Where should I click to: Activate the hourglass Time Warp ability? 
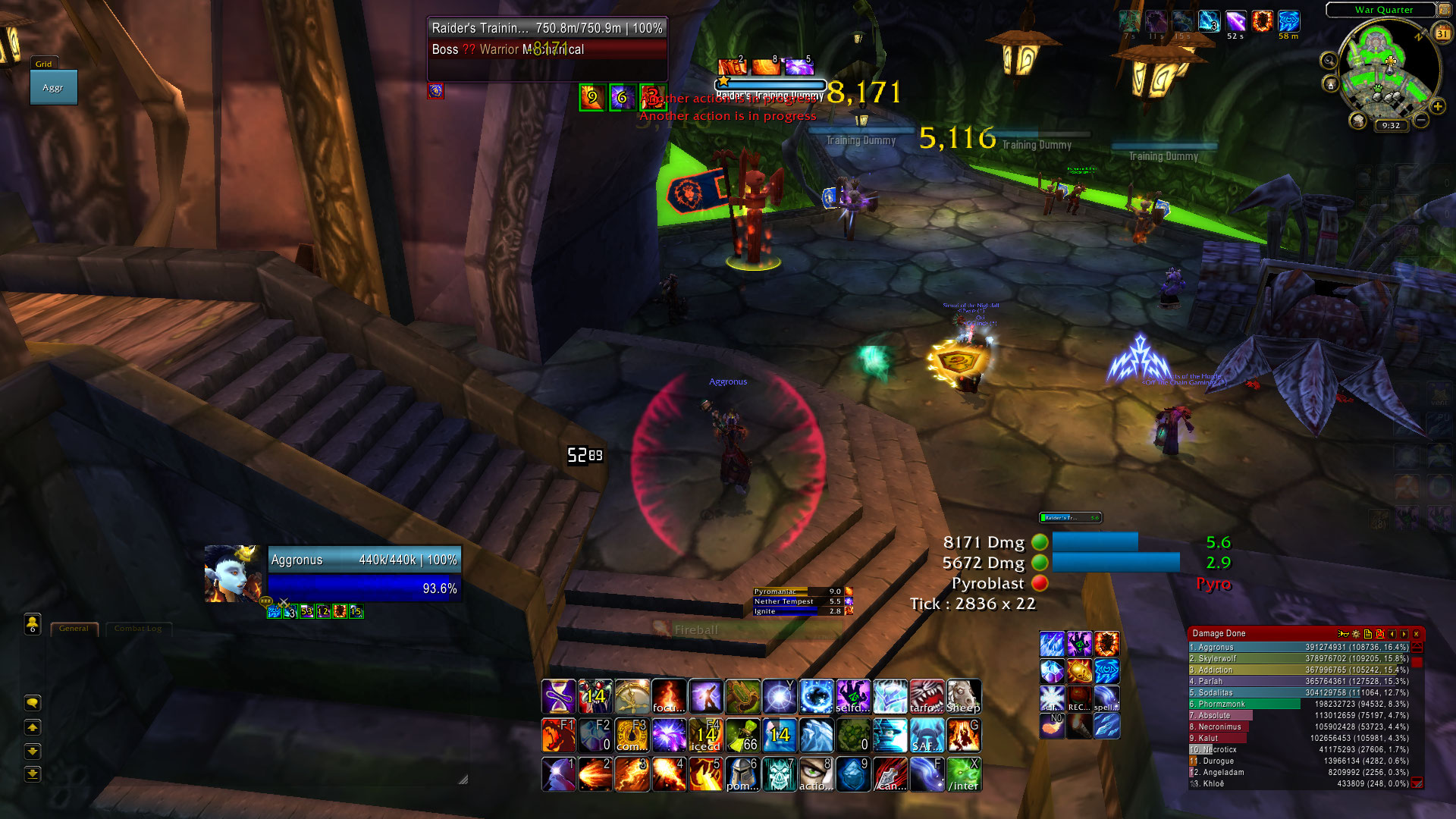[559, 696]
